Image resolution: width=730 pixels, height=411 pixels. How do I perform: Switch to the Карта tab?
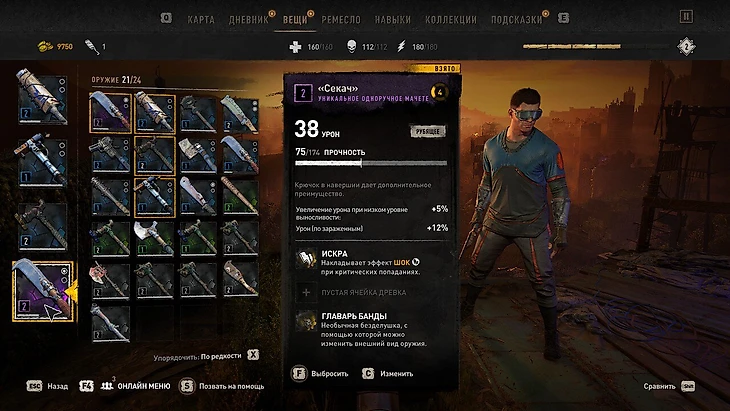(201, 19)
